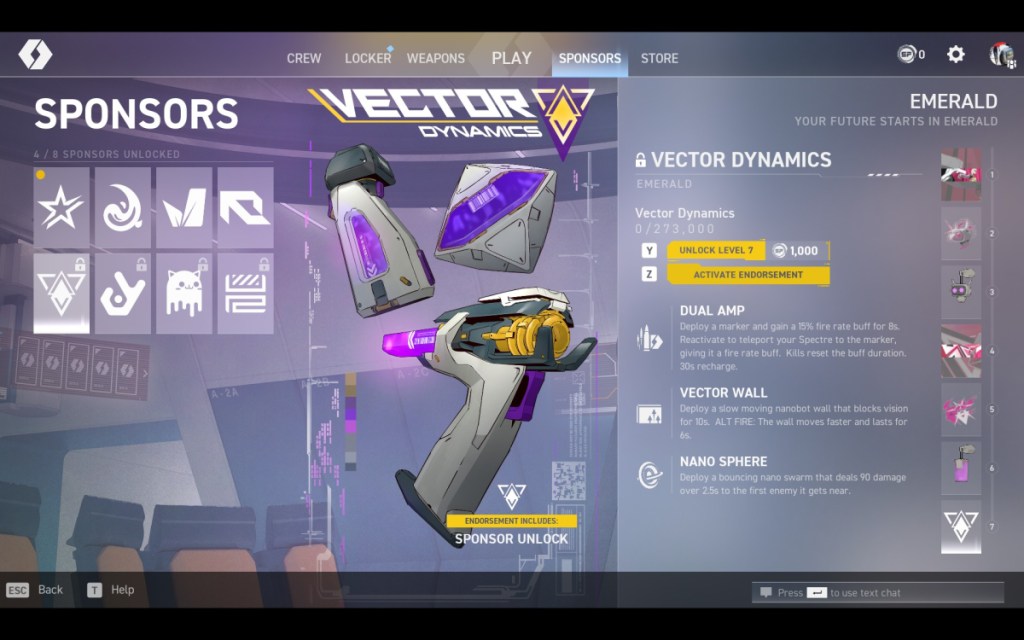Viewport: 1024px width, 640px height.
Task: Activate Endorsement for Vector Dynamics
Action: pyautogui.click(x=748, y=274)
